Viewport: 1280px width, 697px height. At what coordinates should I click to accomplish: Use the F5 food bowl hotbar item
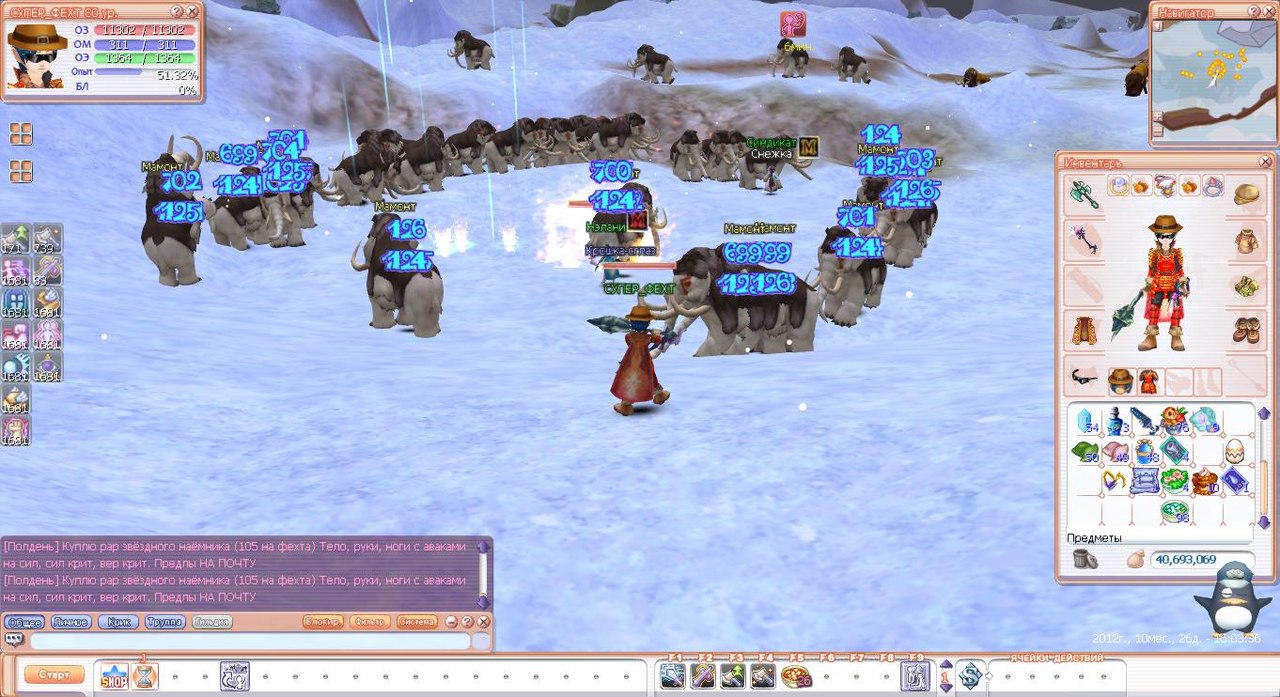pyautogui.click(x=797, y=676)
